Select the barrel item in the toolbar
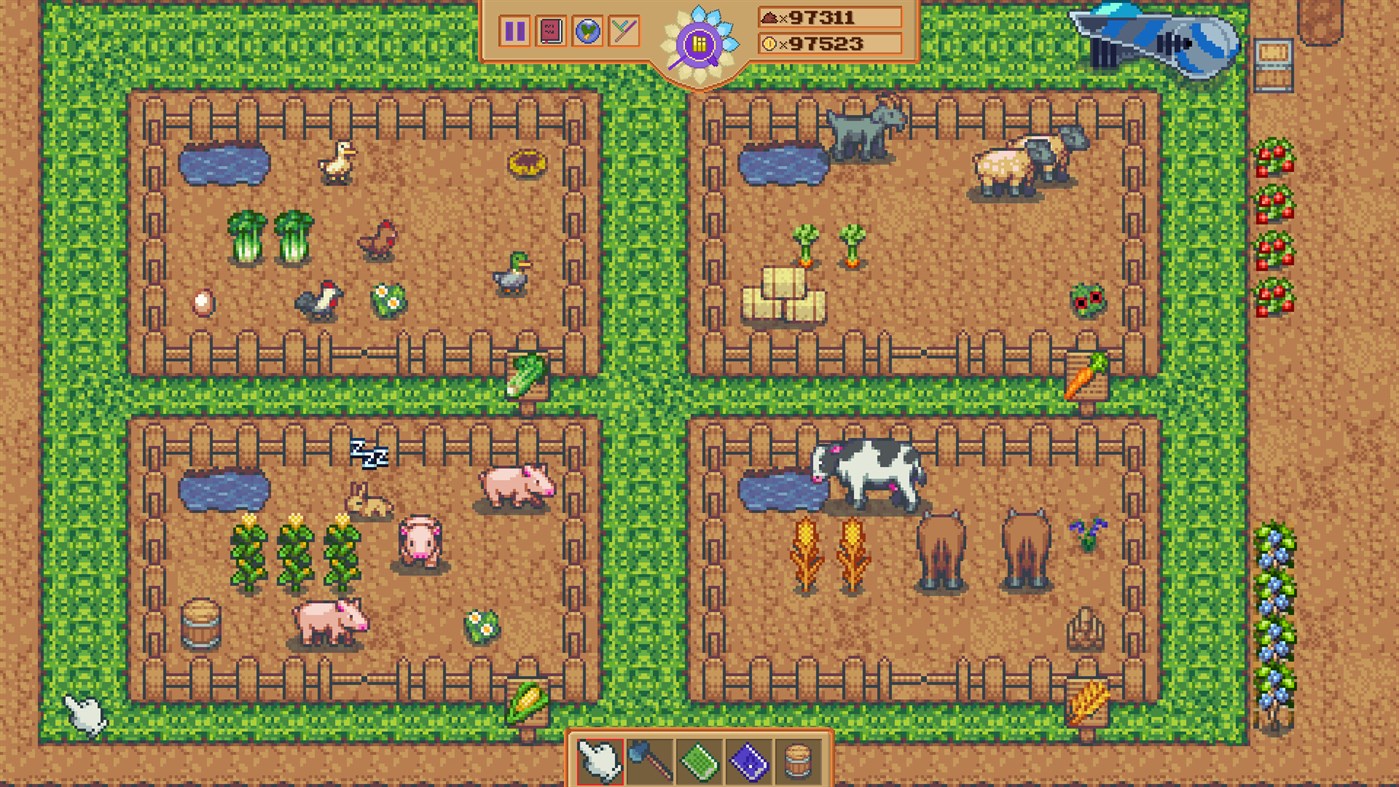Screen dimensions: 1399x787 pyautogui.click(x=797, y=762)
